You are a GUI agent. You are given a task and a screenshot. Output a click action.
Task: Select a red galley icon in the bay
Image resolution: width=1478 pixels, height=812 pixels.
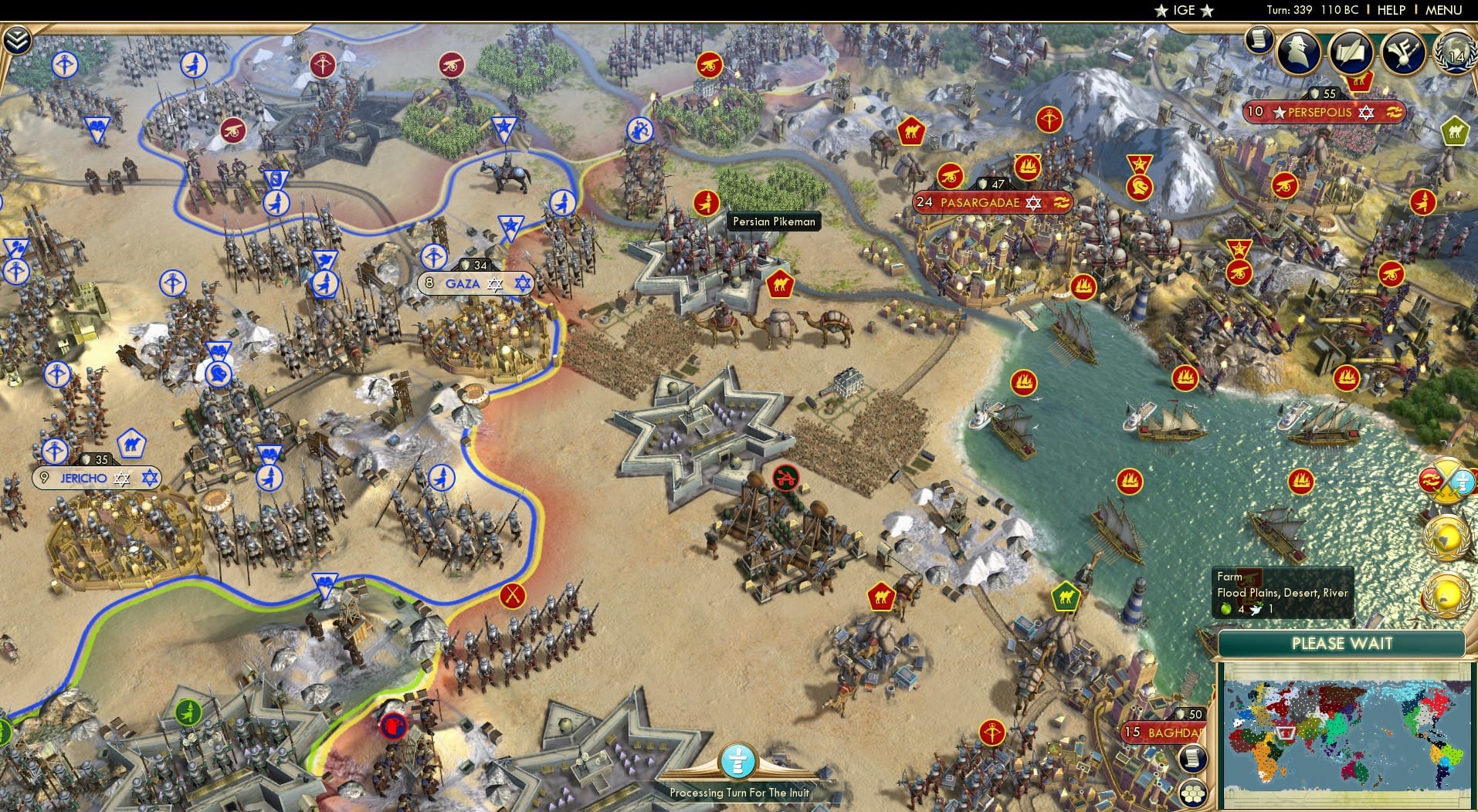[1129, 480]
